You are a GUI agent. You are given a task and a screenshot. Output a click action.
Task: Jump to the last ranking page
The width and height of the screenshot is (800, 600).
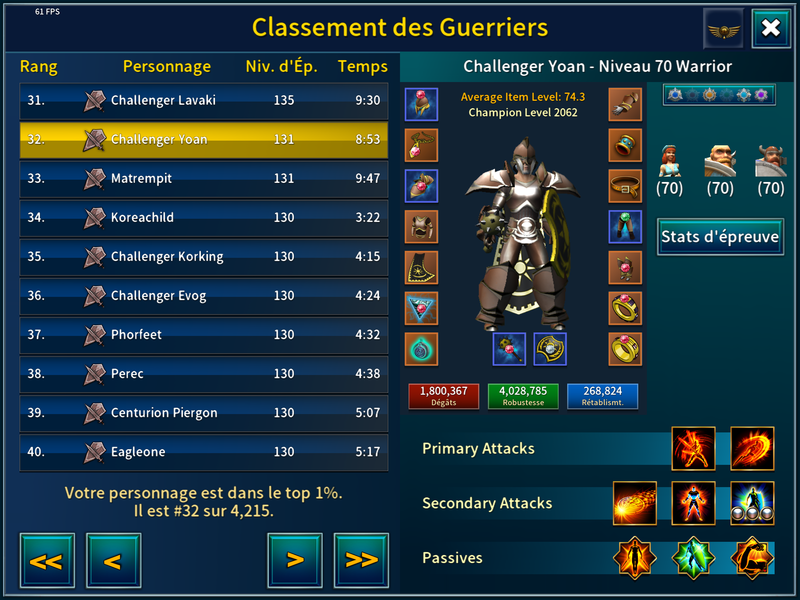[361, 560]
